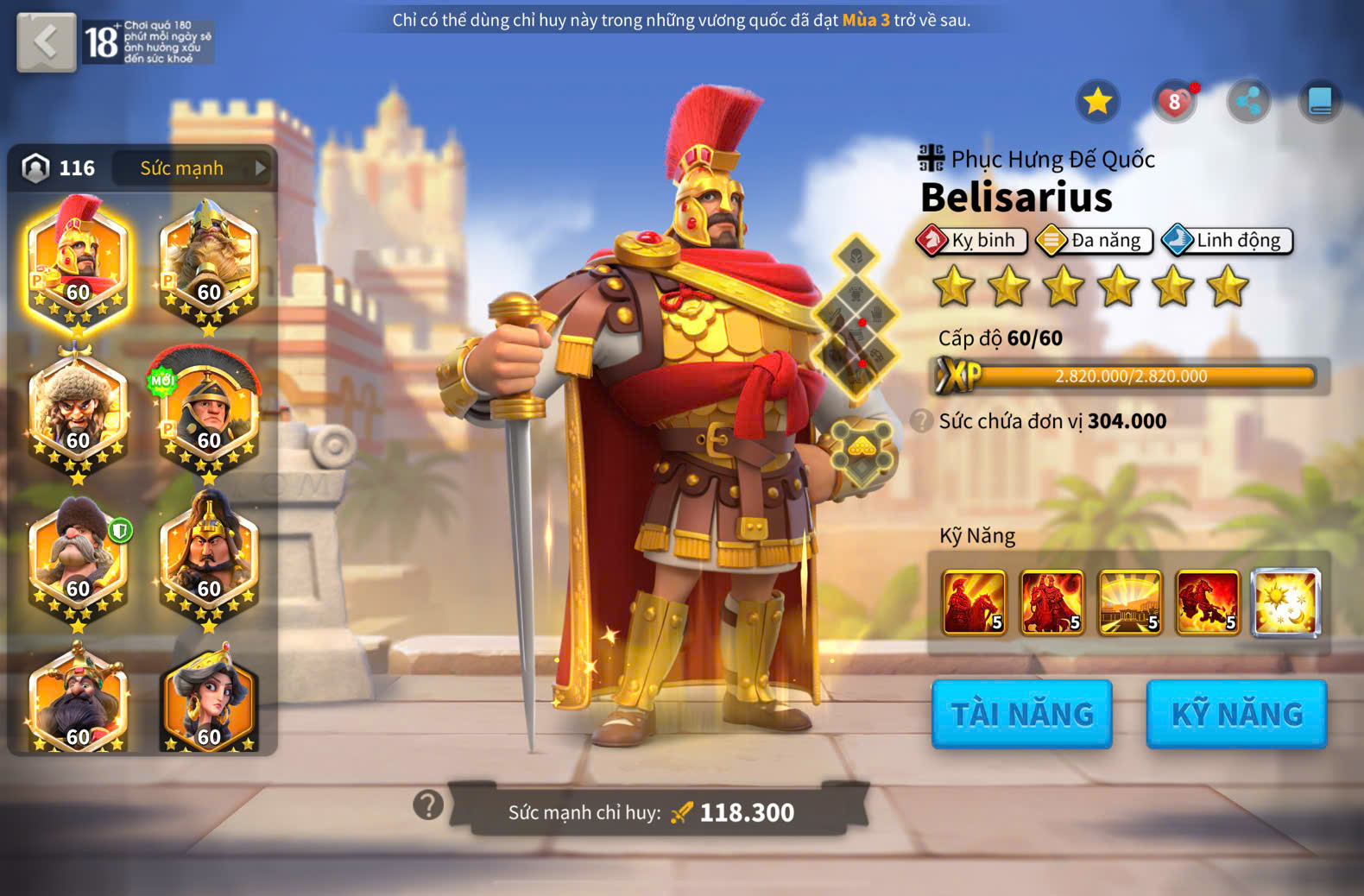View the first skill with red horseman

click(x=975, y=603)
